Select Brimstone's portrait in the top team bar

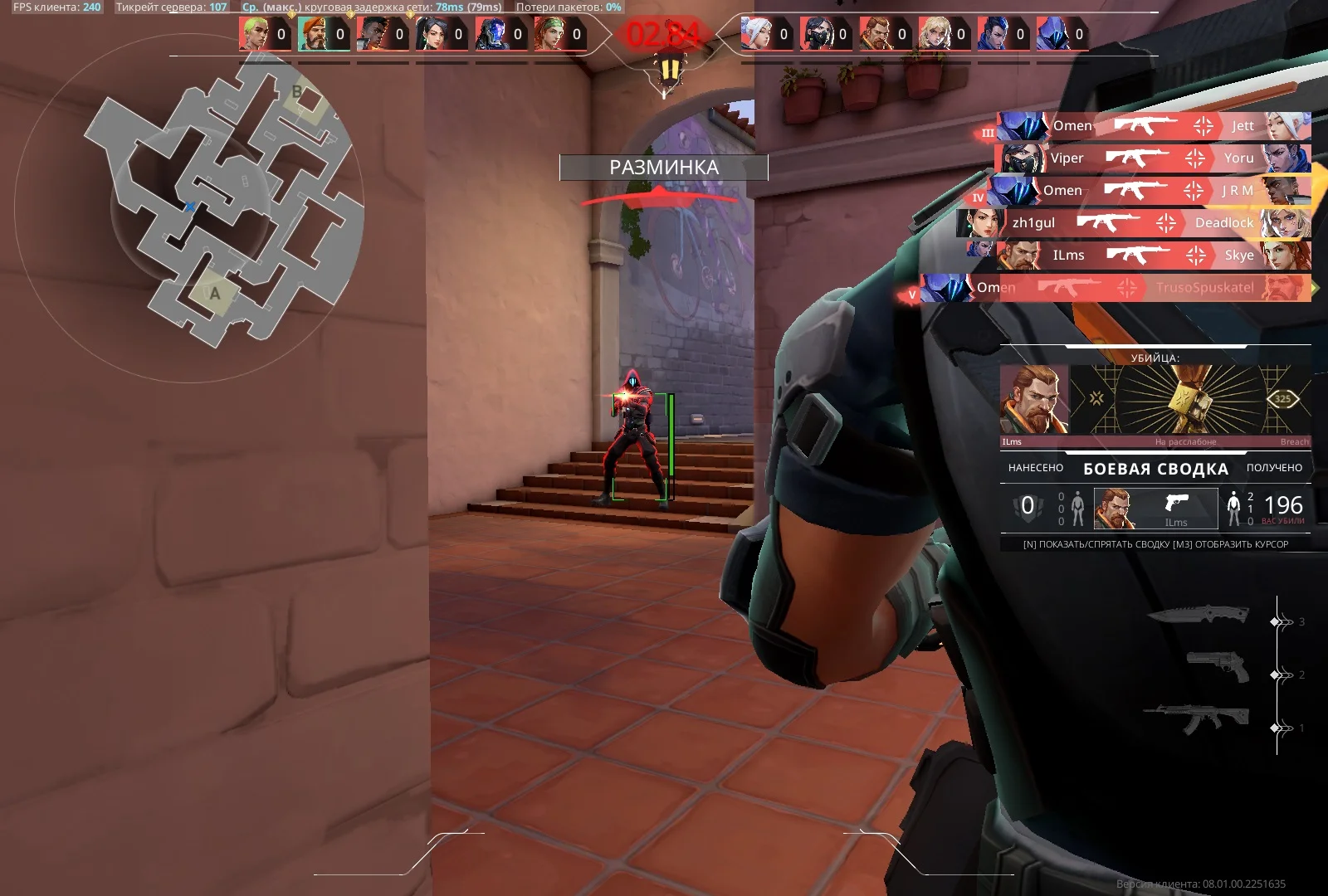313,34
